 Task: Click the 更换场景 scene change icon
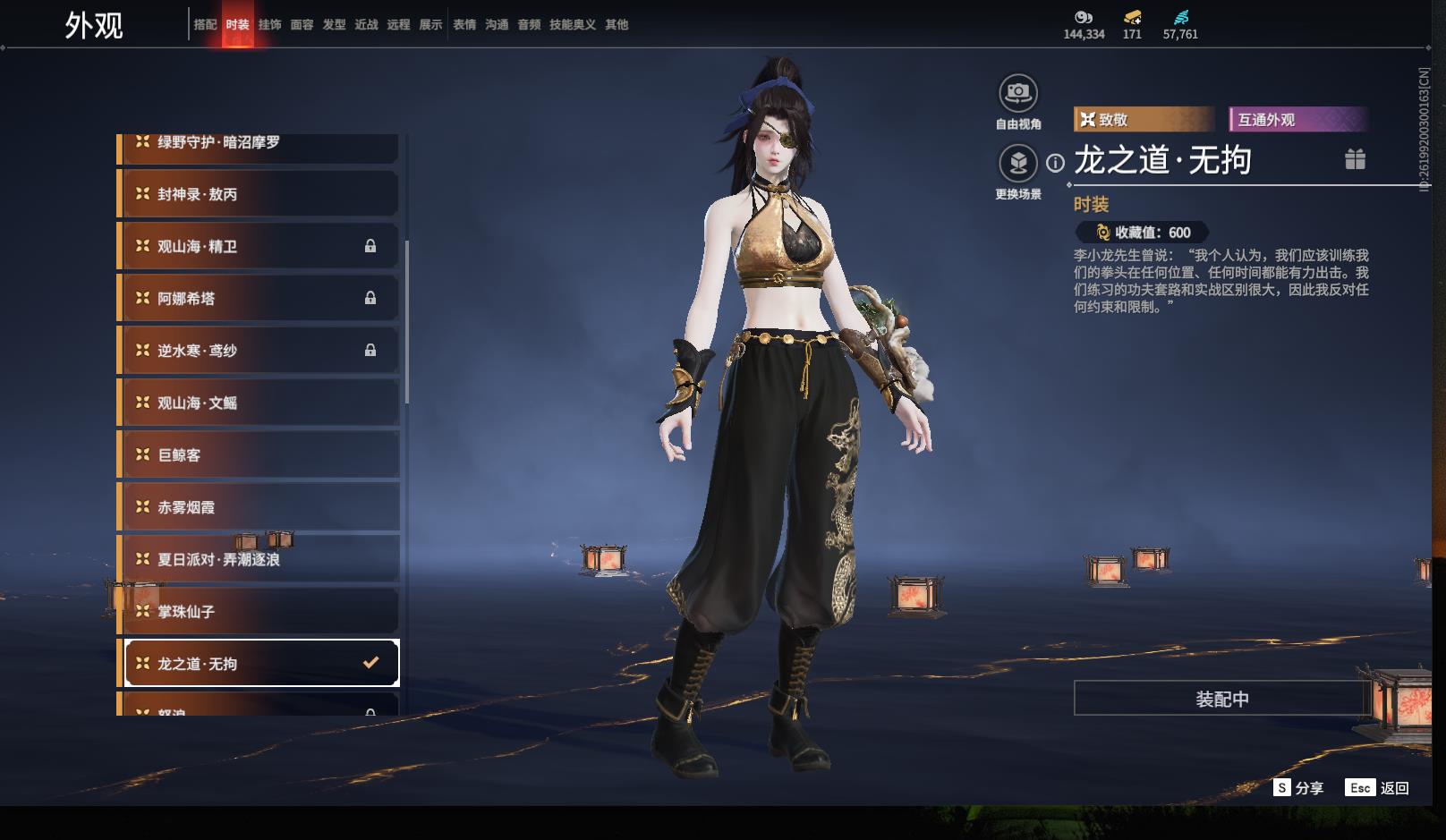pos(1017,163)
